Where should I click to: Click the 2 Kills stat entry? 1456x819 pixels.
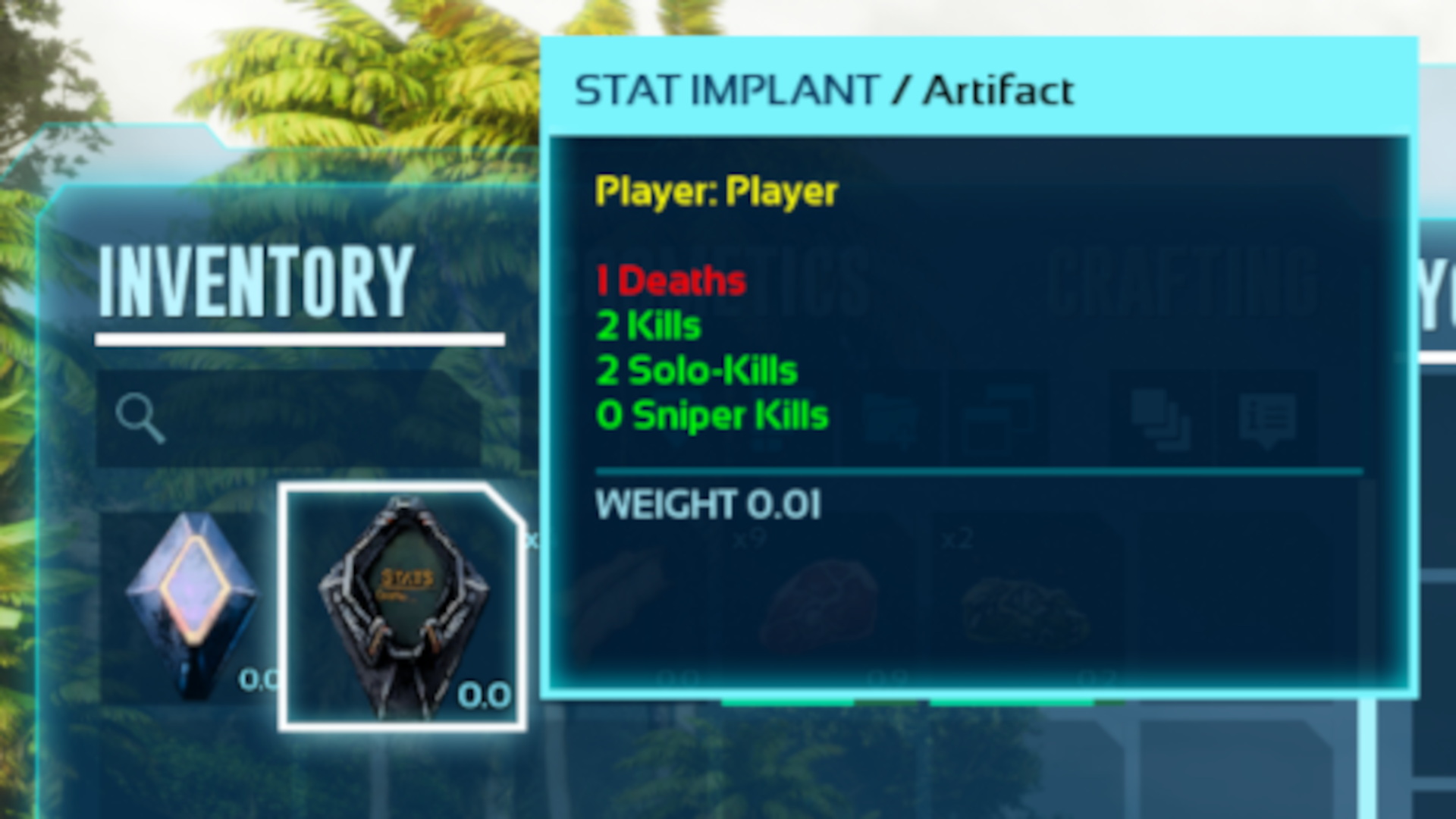(x=648, y=325)
